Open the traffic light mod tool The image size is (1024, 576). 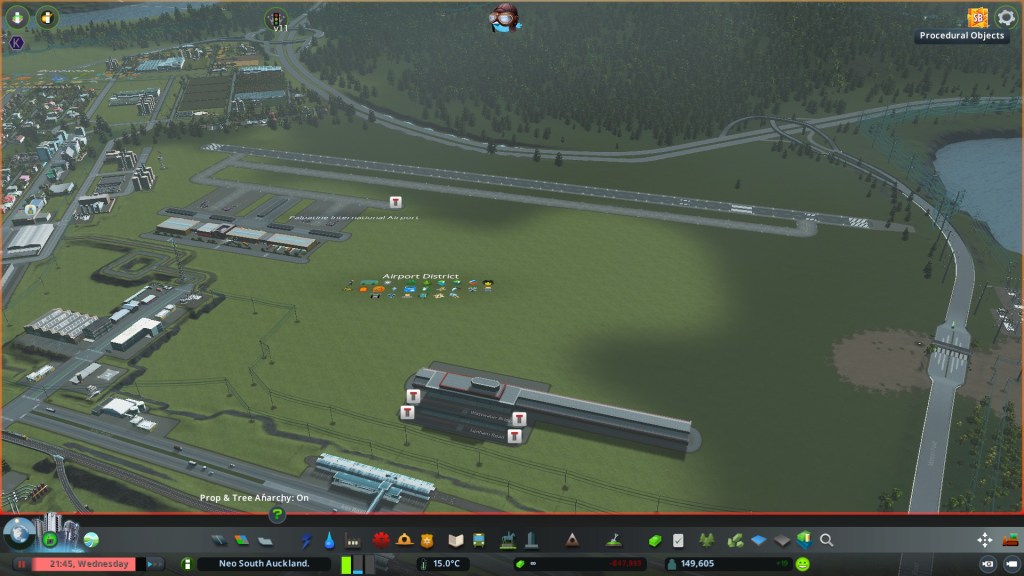coord(275,18)
